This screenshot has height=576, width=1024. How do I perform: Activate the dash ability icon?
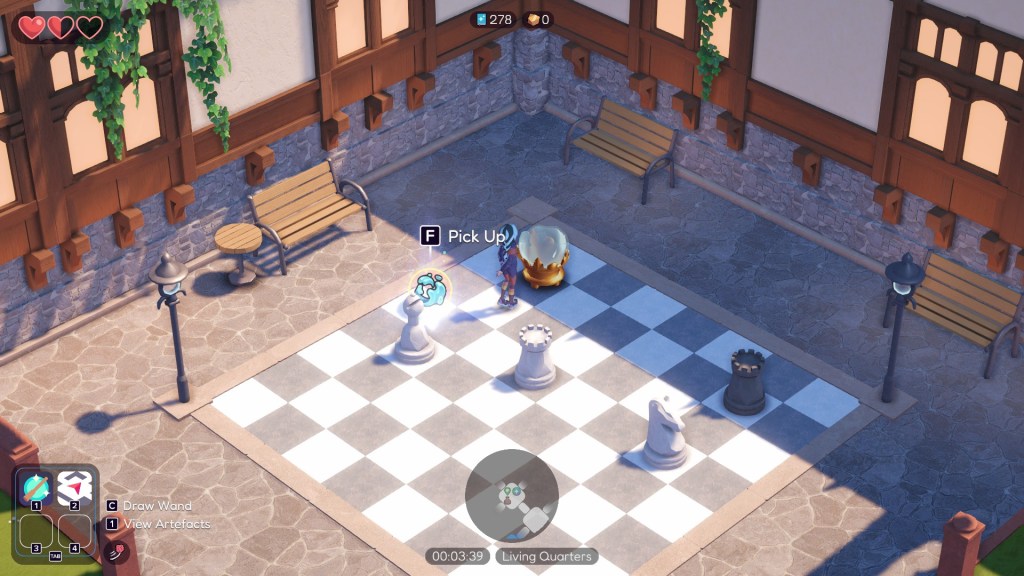[117, 551]
